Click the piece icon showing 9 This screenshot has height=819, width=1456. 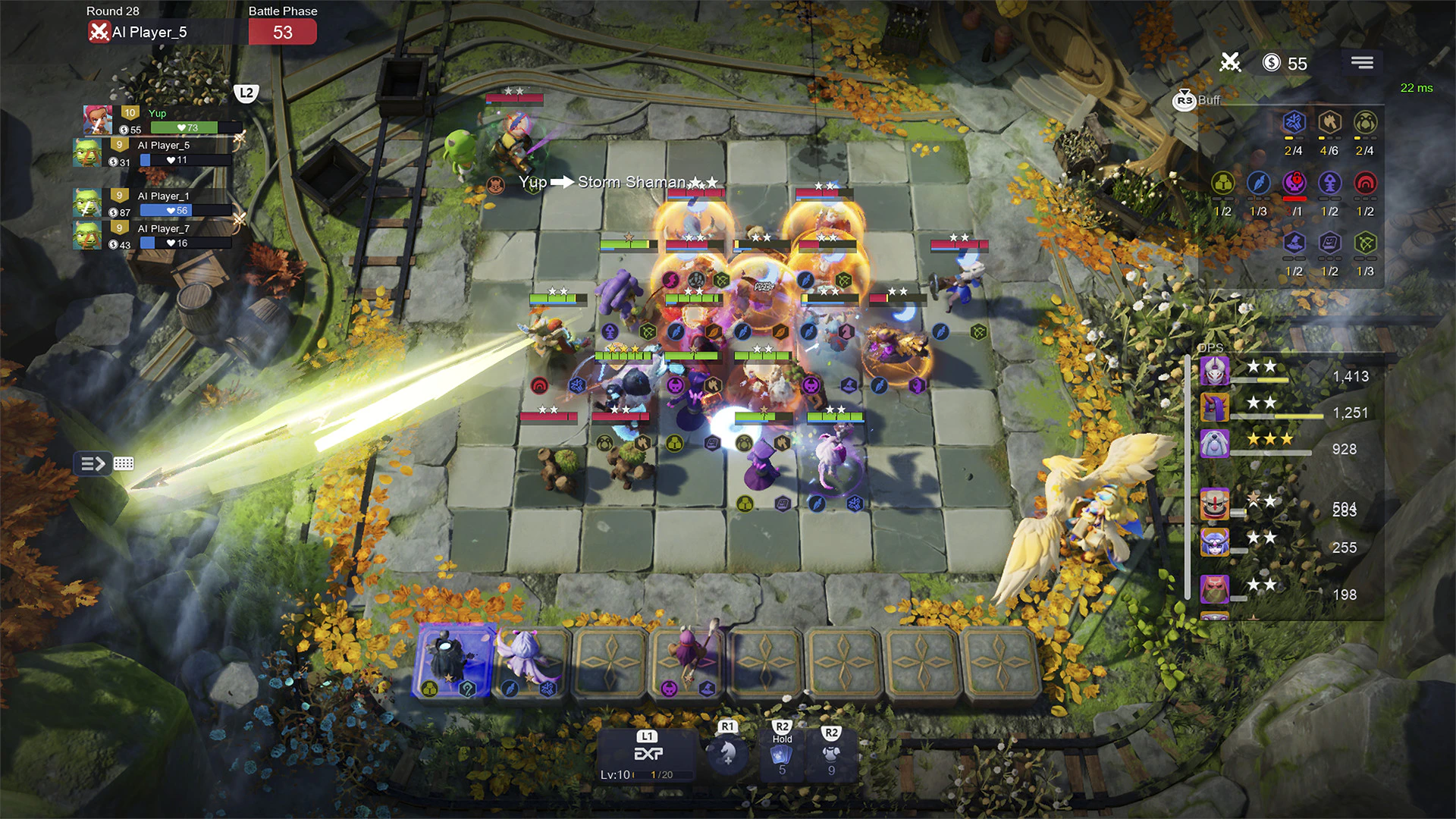(x=831, y=755)
